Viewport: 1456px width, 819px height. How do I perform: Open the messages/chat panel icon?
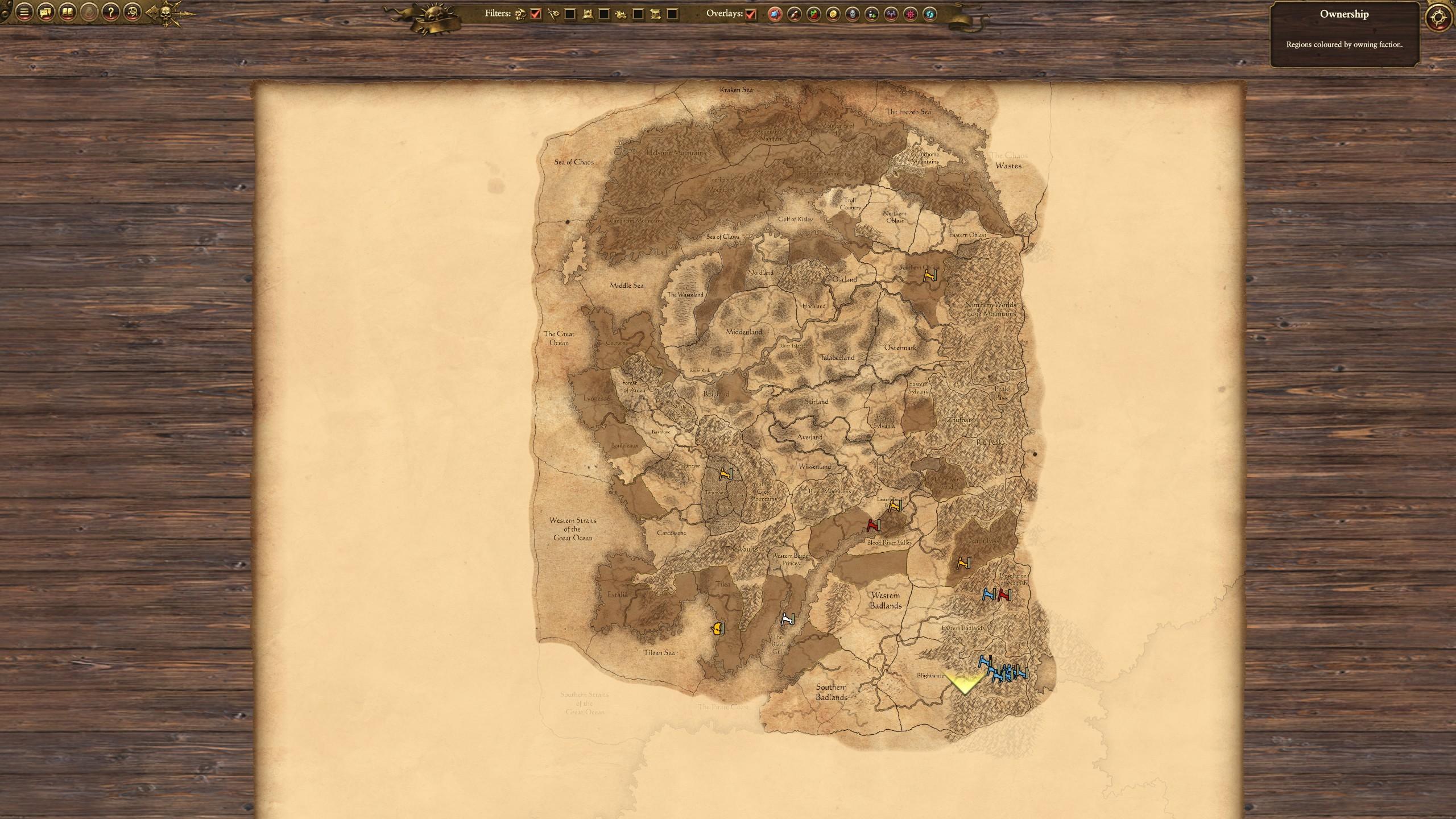45,13
